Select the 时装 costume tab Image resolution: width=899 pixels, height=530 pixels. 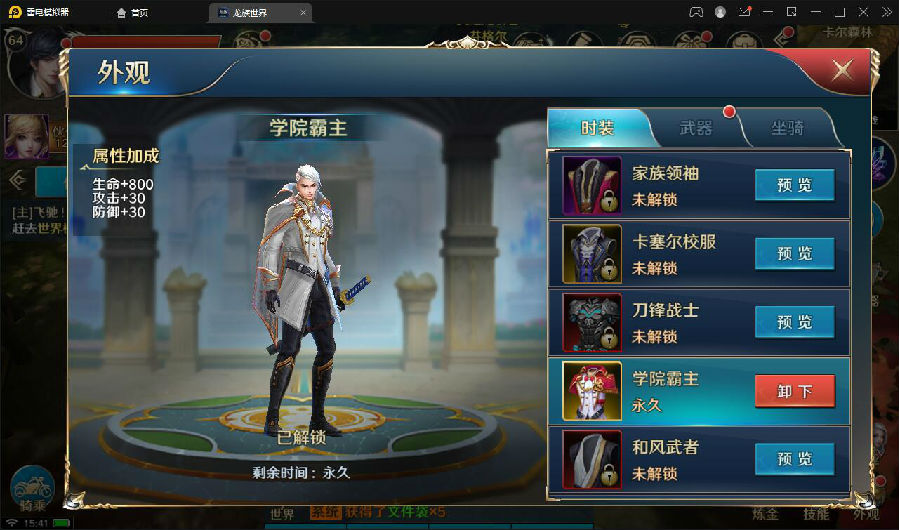598,128
